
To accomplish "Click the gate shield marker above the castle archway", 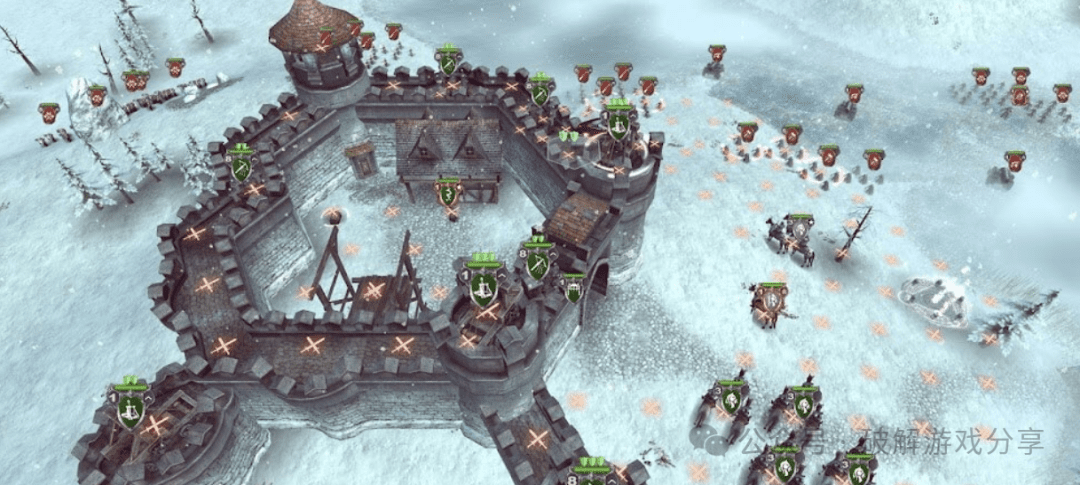I will 573,289.
